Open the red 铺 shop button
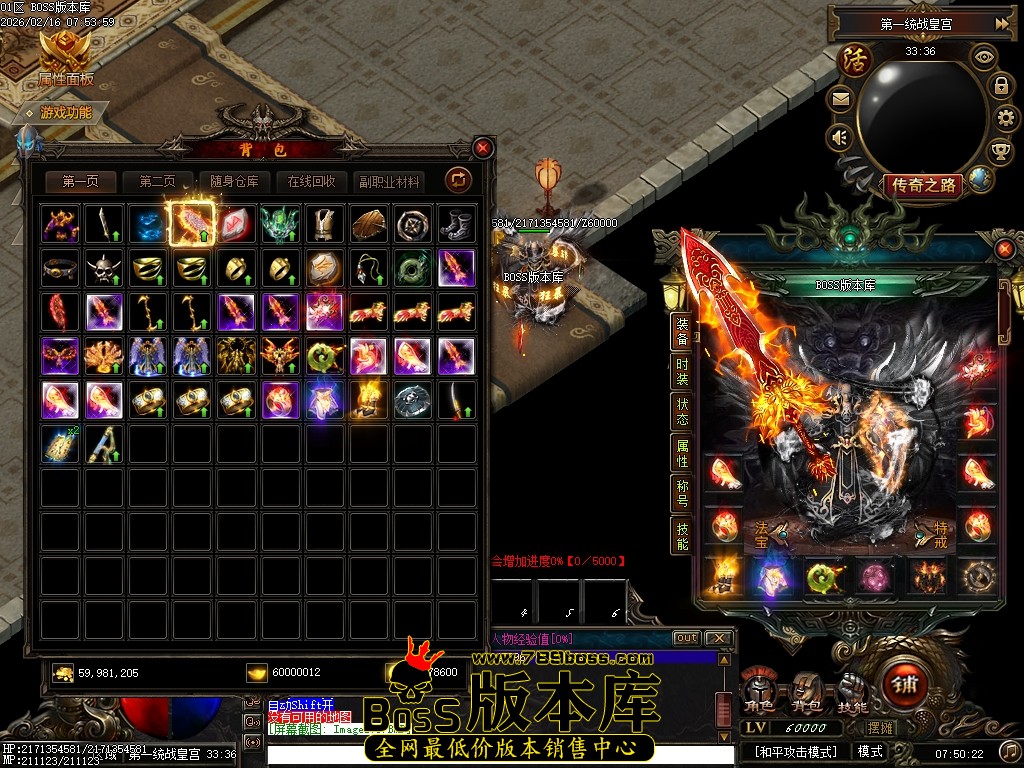Image resolution: width=1024 pixels, height=768 pixels. coord(904,689)
